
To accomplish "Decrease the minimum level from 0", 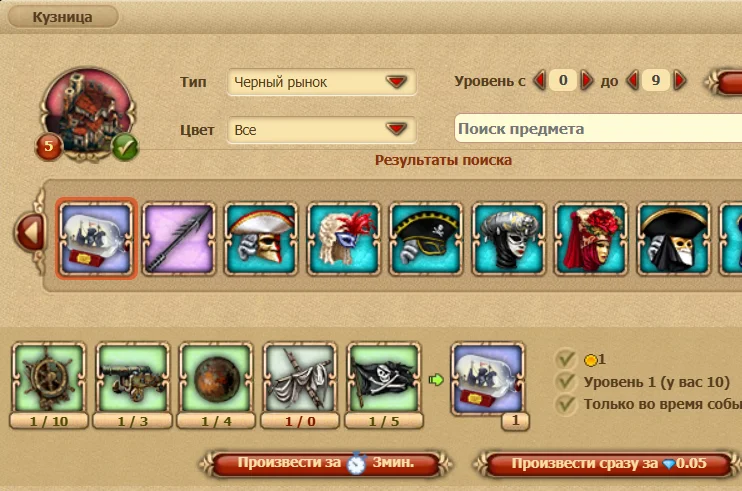I will [539, 81].
